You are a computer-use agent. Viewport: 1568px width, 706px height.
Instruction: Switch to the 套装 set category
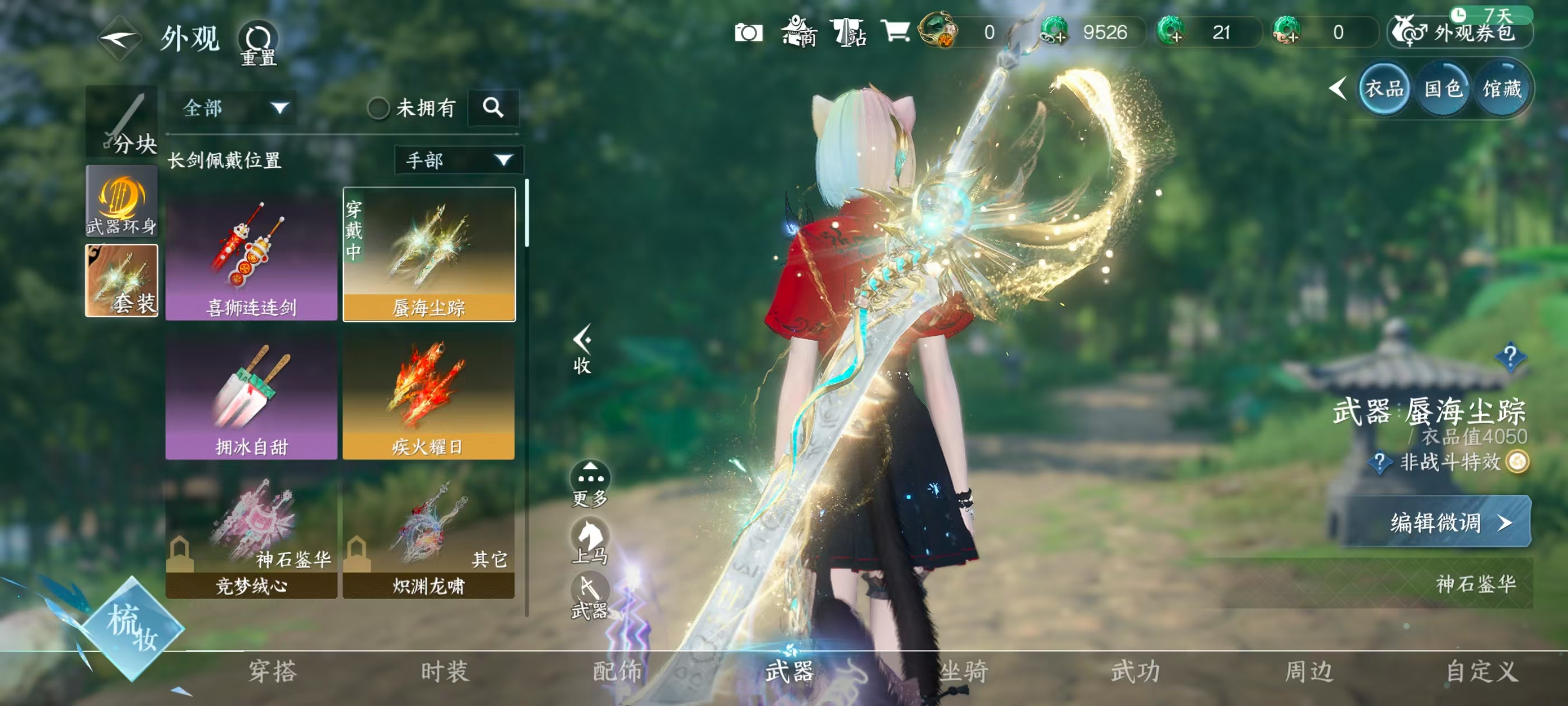pos(122,281)
